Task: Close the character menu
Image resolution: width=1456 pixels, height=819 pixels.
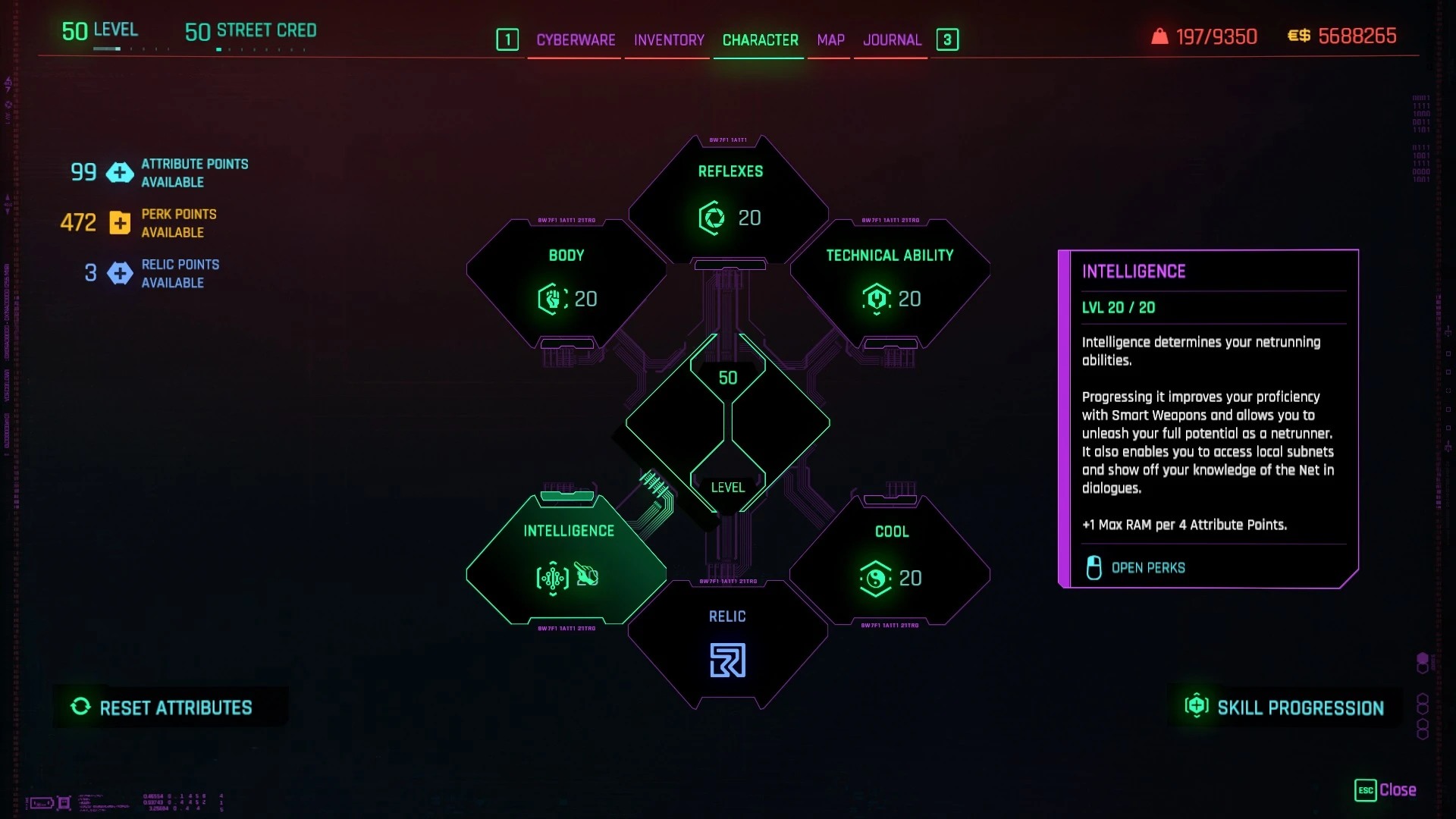Action: 1385,790
